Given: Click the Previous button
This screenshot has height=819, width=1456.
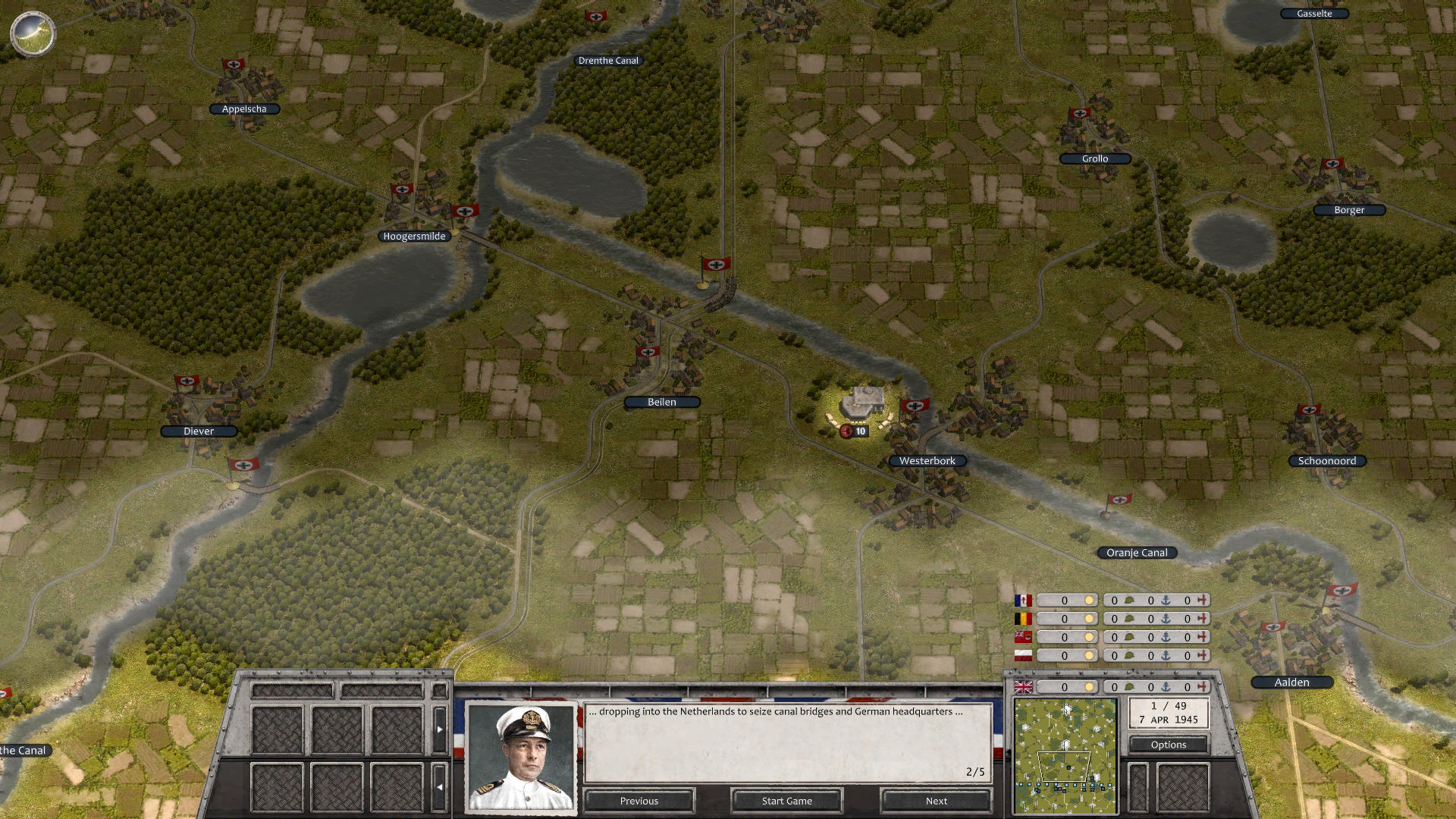Looking at the screenshot, I should pyautogui.click(x=639, y=801).
